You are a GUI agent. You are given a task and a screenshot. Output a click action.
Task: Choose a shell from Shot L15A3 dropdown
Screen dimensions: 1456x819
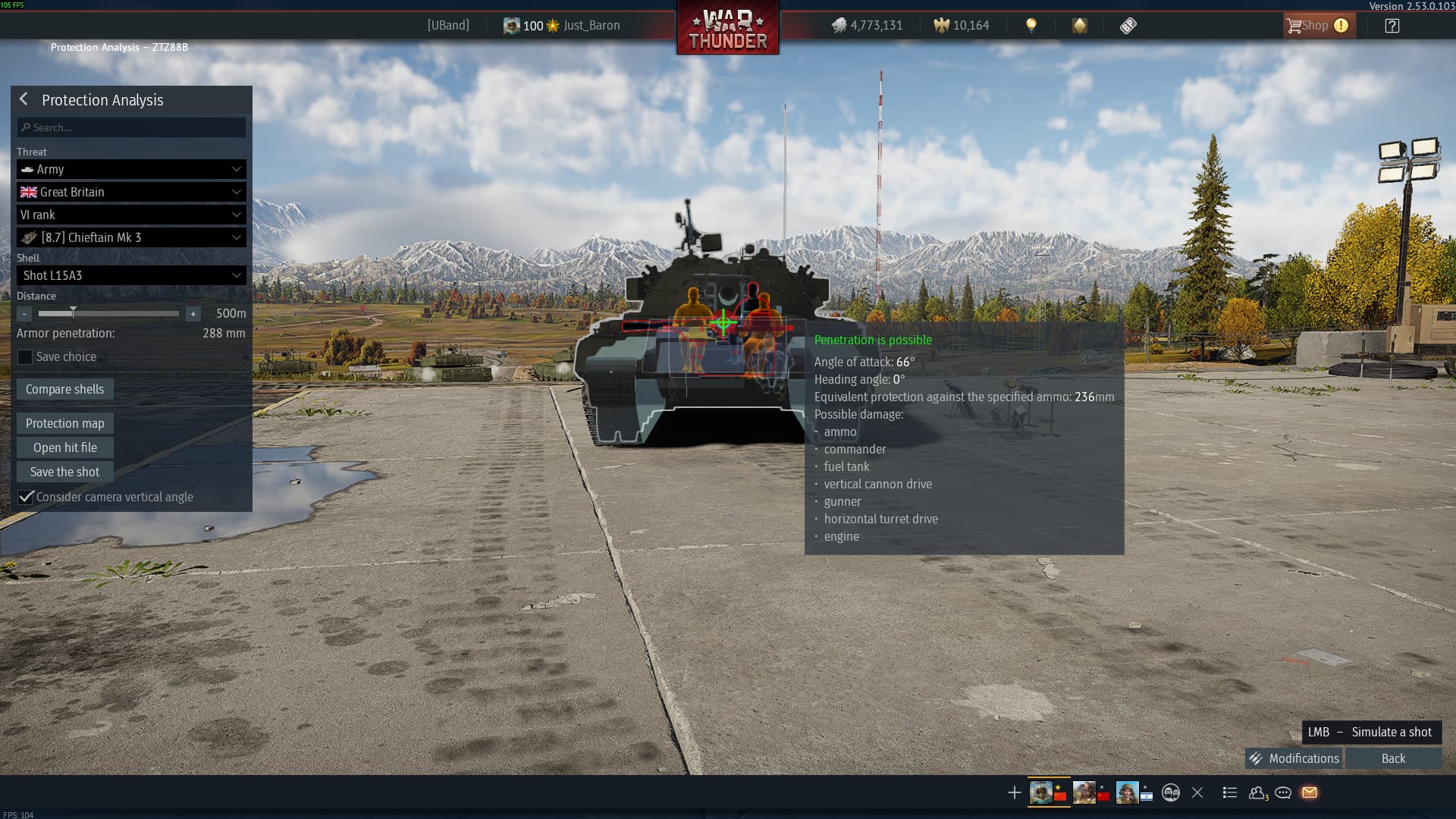click(x=131, y=275)
